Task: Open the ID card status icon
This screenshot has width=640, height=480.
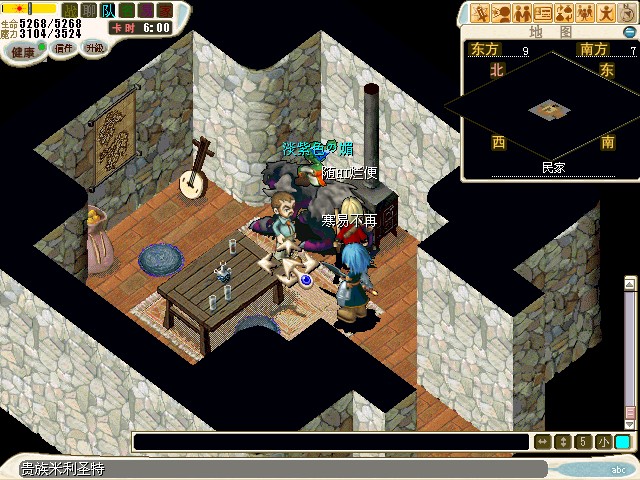Action: (544, 13)
